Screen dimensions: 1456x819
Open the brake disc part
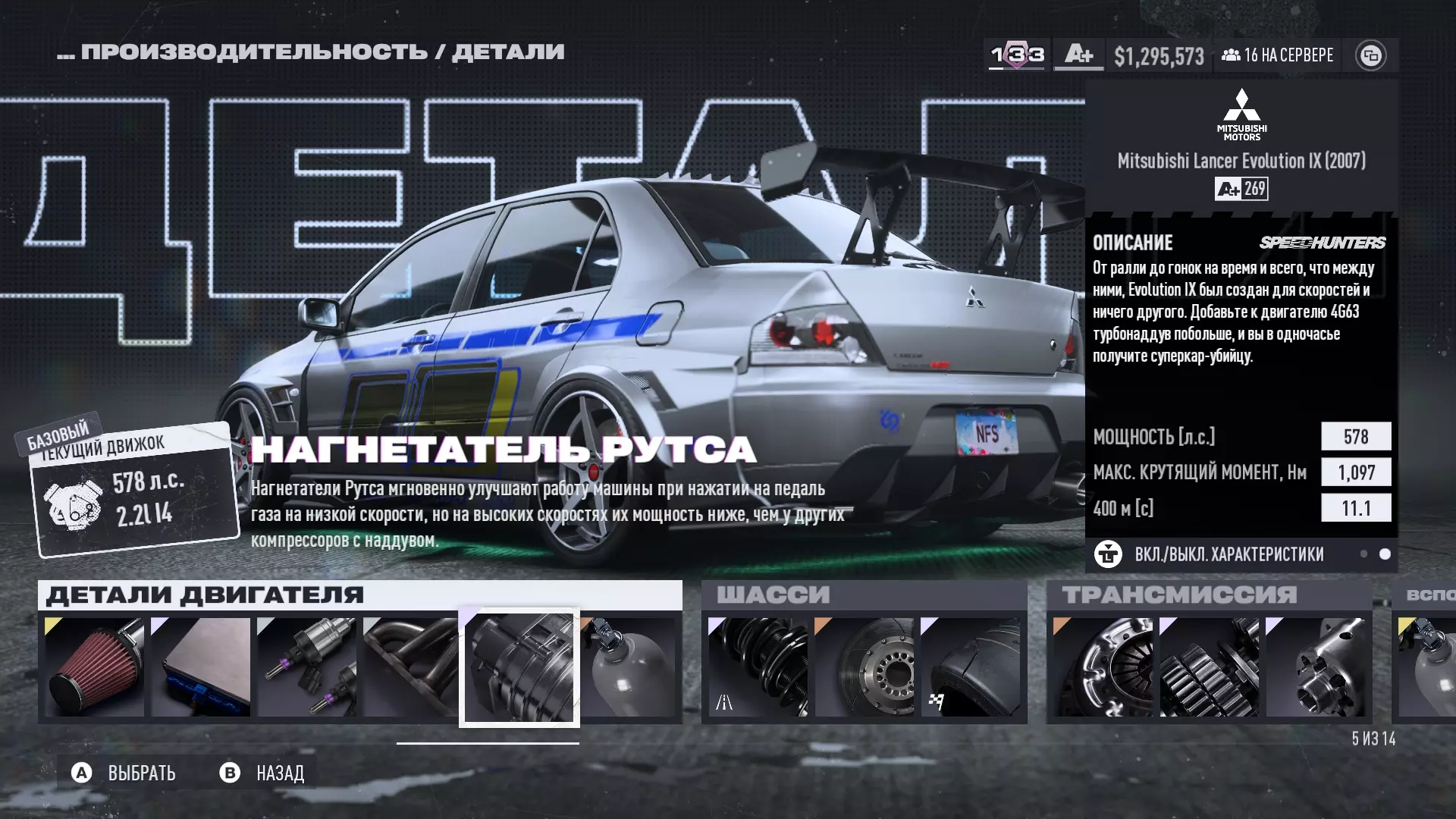pos(864,667)
